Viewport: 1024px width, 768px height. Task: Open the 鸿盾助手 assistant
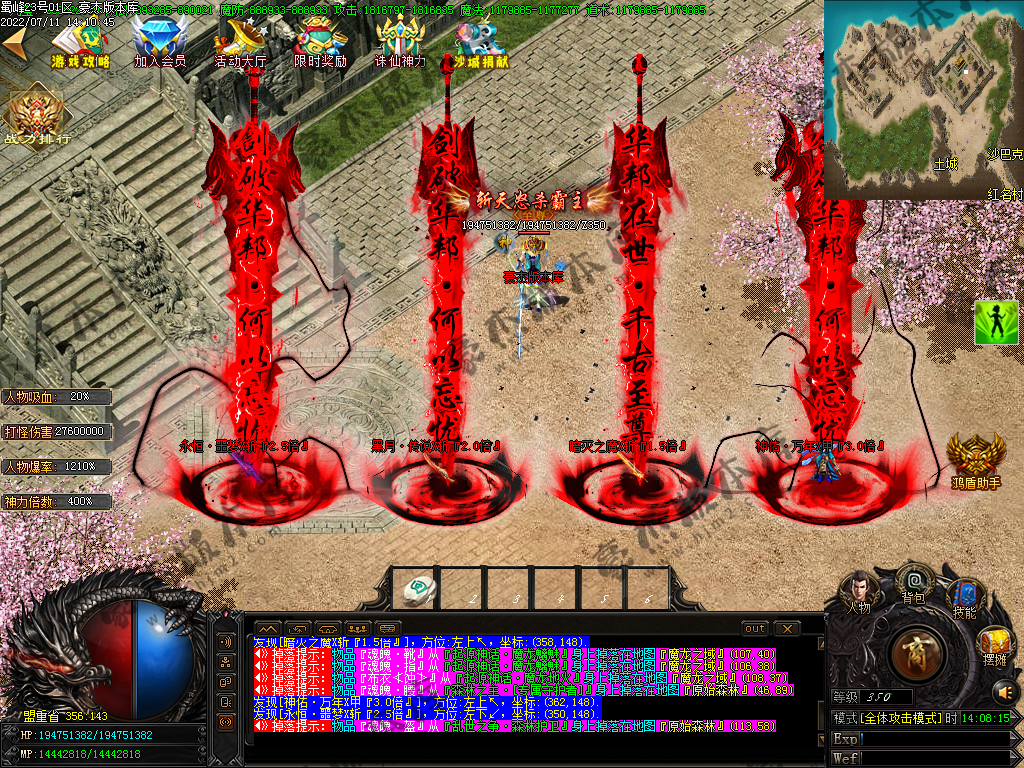pos(975,458)
